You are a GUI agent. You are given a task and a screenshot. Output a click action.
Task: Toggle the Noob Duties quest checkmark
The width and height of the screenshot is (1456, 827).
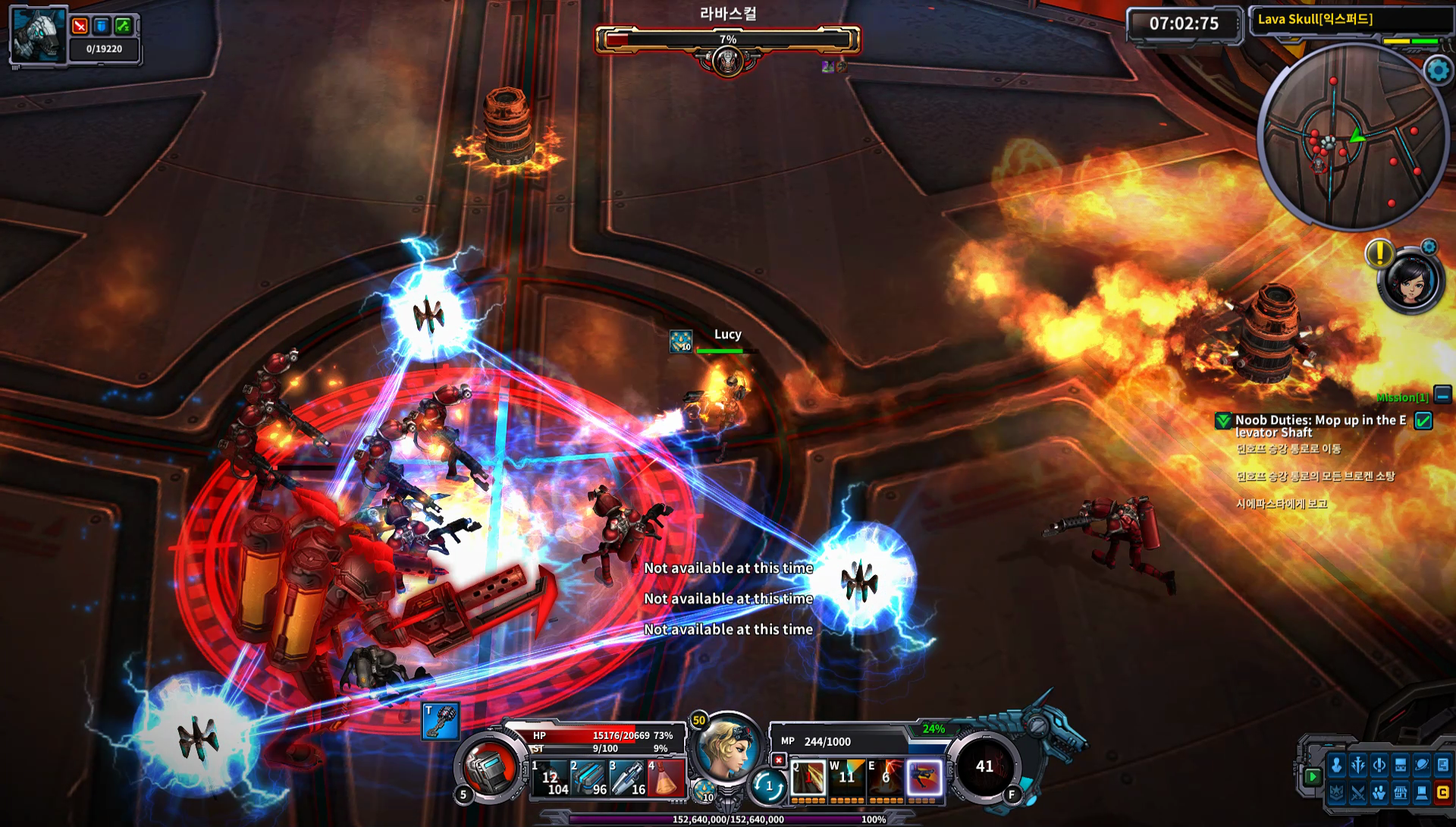coord(1423,421)
